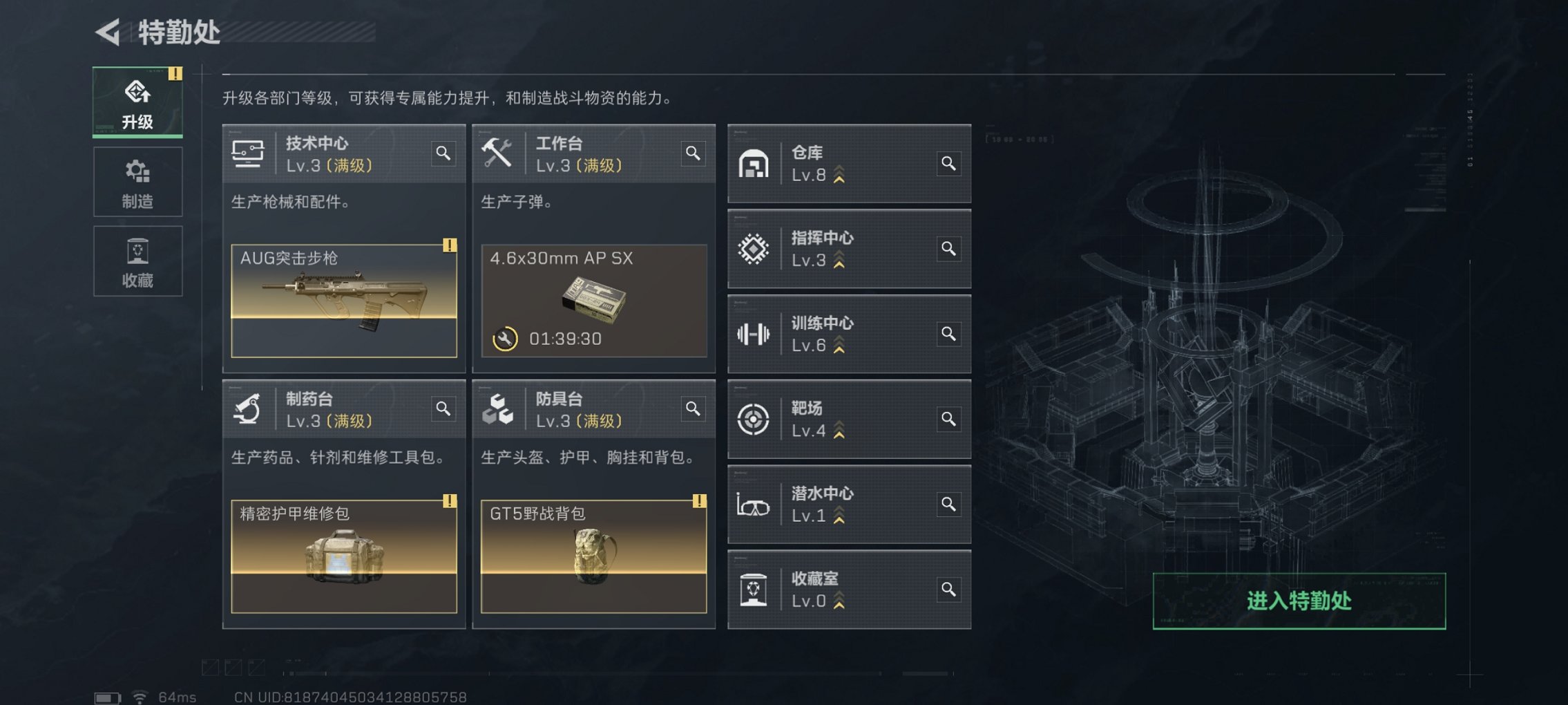This screenshot has height=705, width=1568.
Task: Expand the upgrade chevrons next to 仓库 Lv.8
Action: [838, 174]
